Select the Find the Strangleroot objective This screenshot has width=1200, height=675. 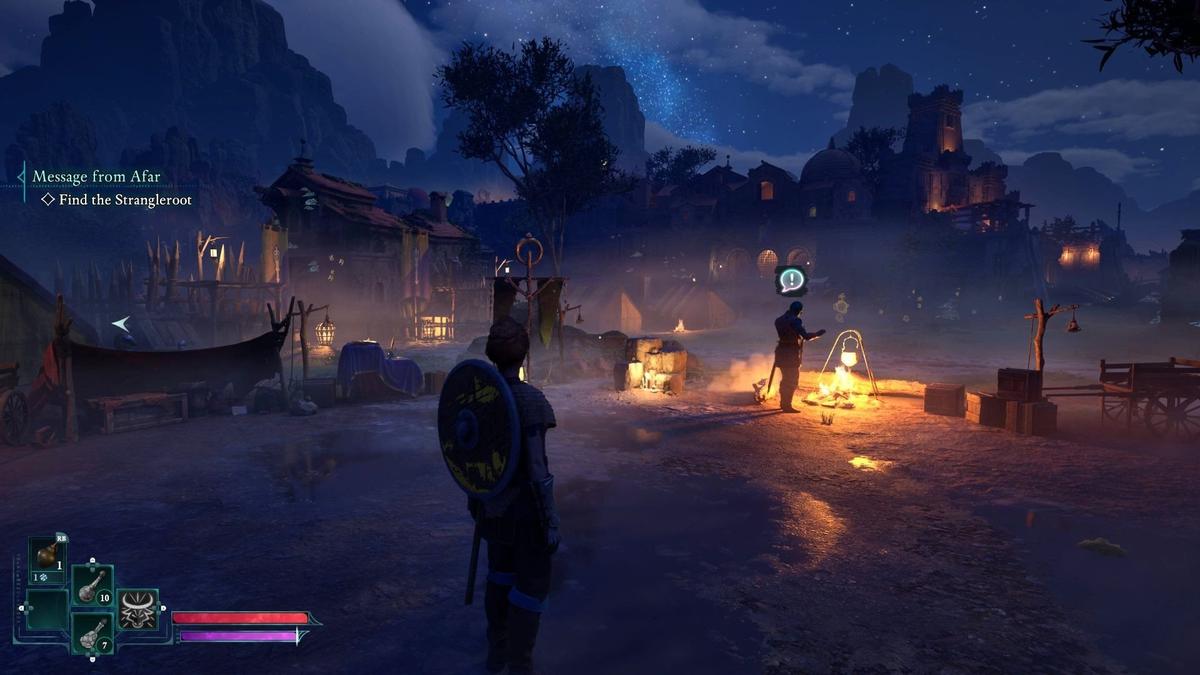(x=125, y=200)
